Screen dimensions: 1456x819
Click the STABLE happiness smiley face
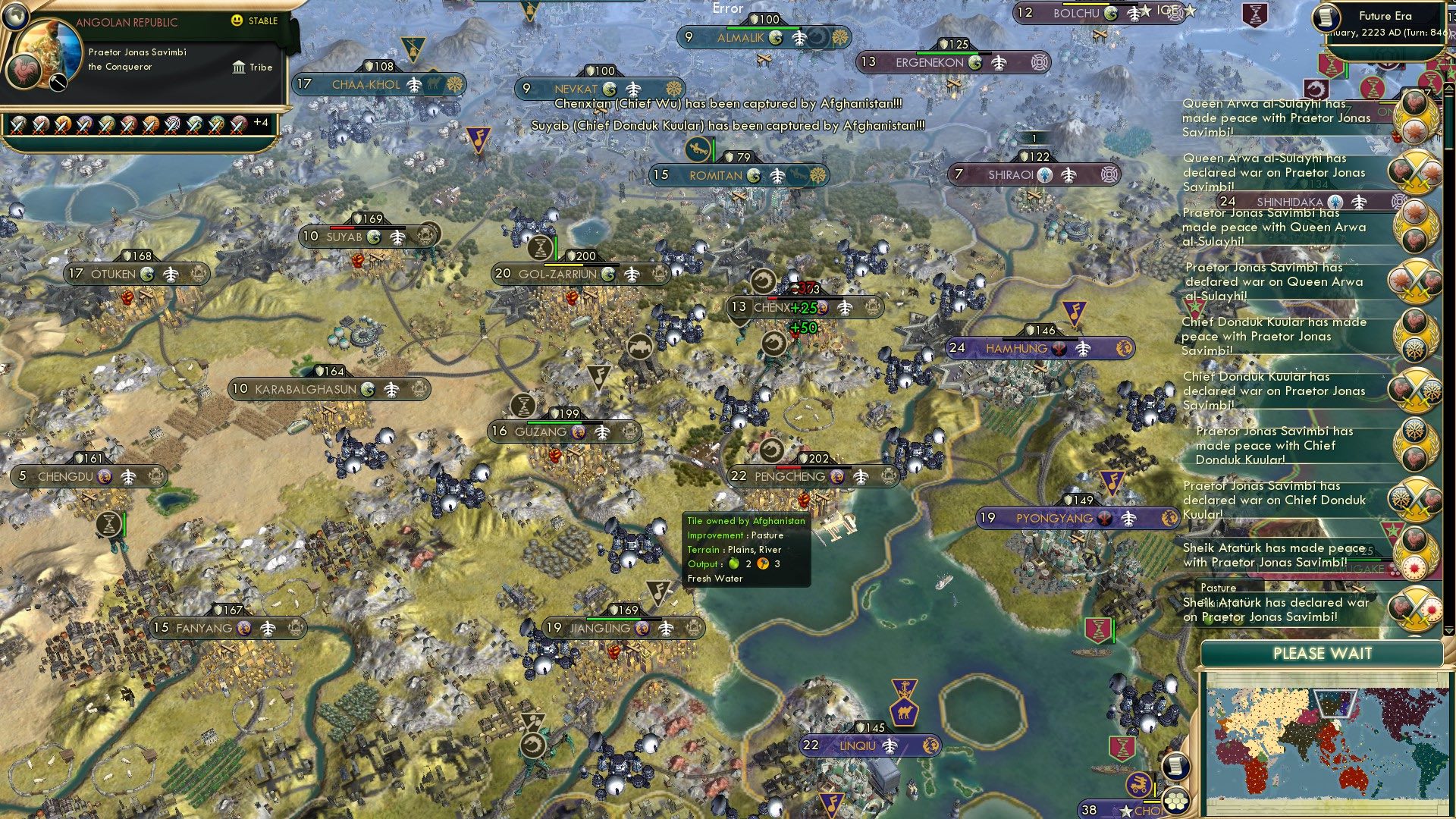(237, 20)
